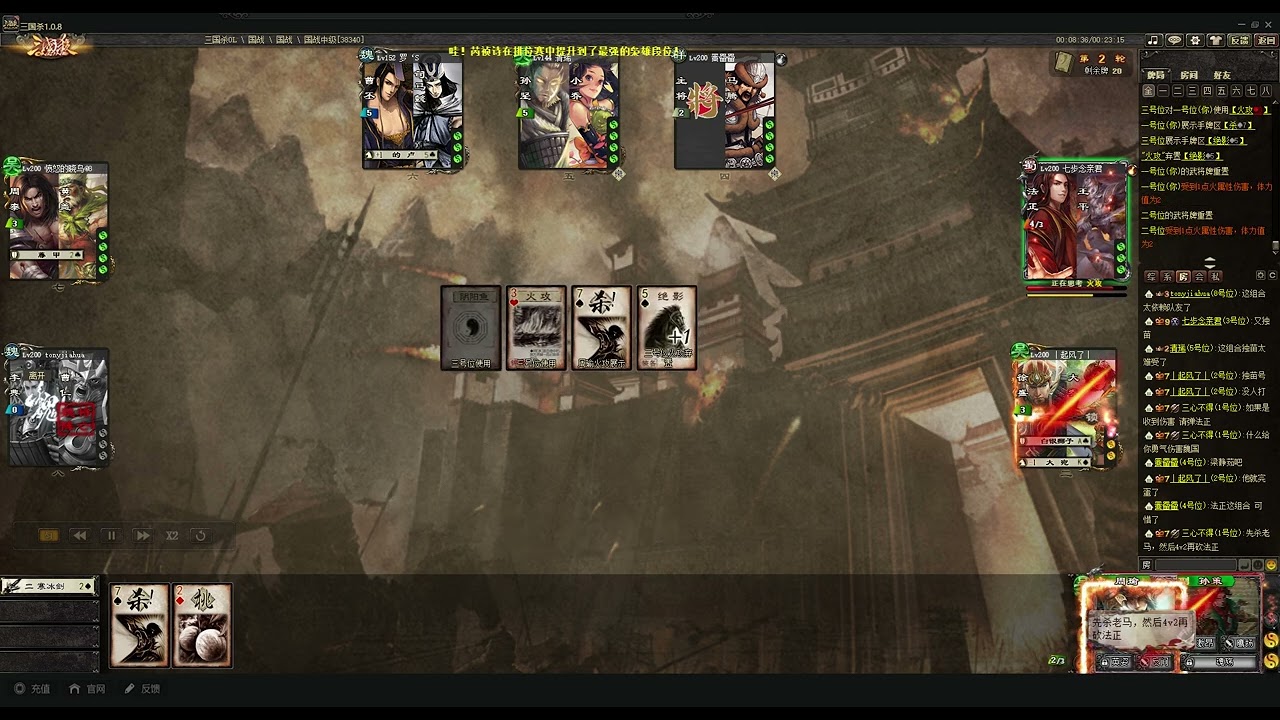
Task: Select the 火攻 card in the center
Action: pyautogui.click(x=536, y=327)
